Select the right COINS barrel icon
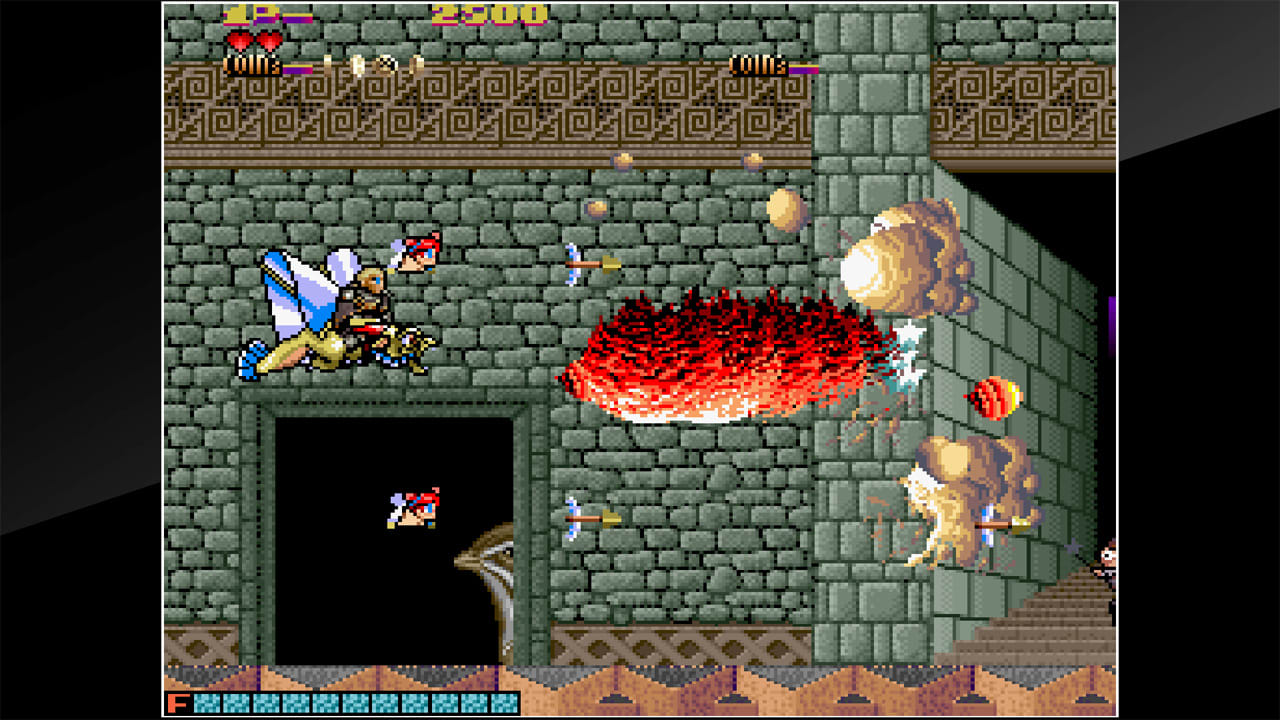 tap(760, 65)
